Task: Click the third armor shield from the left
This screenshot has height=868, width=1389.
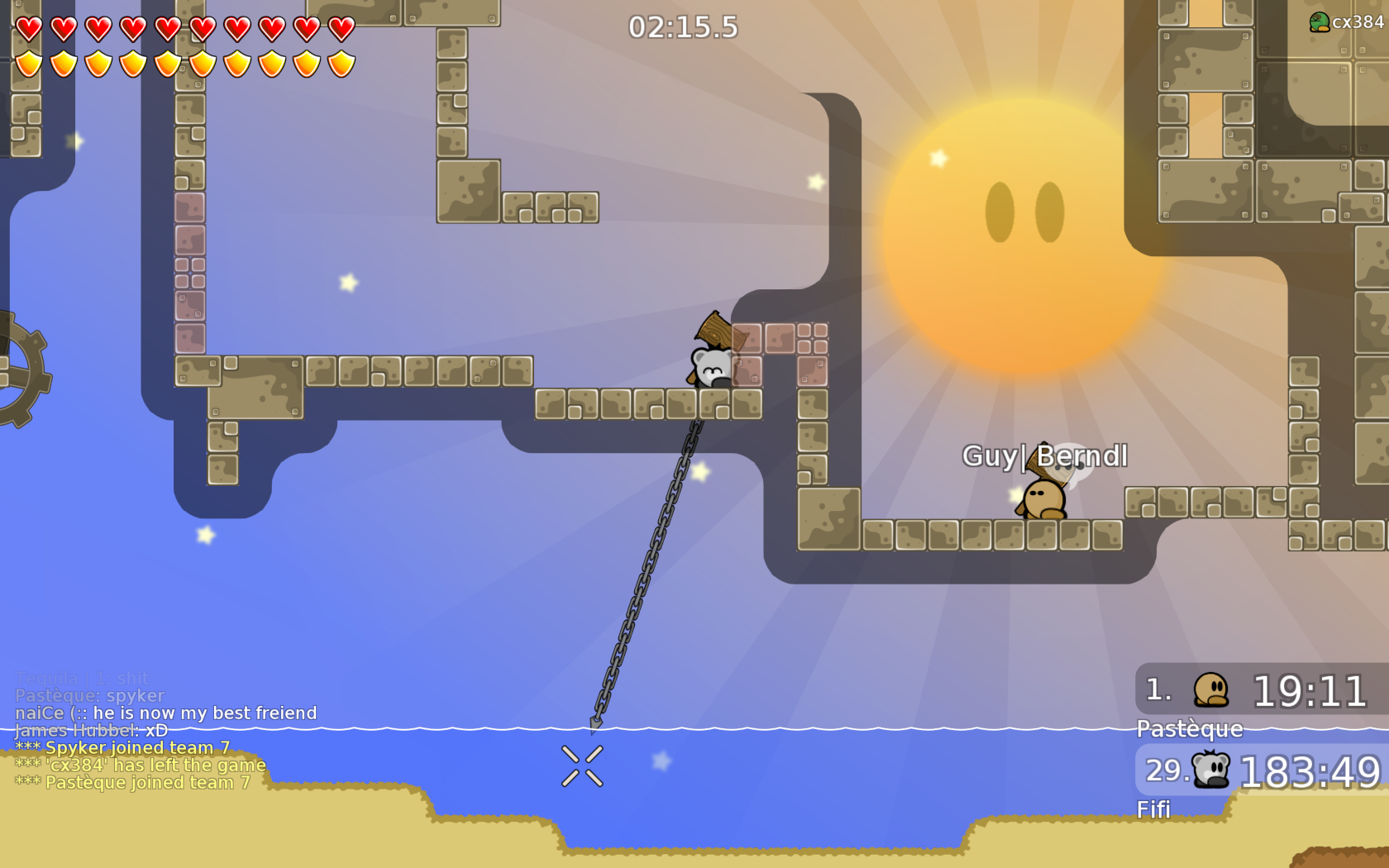Action: (97, 62)
